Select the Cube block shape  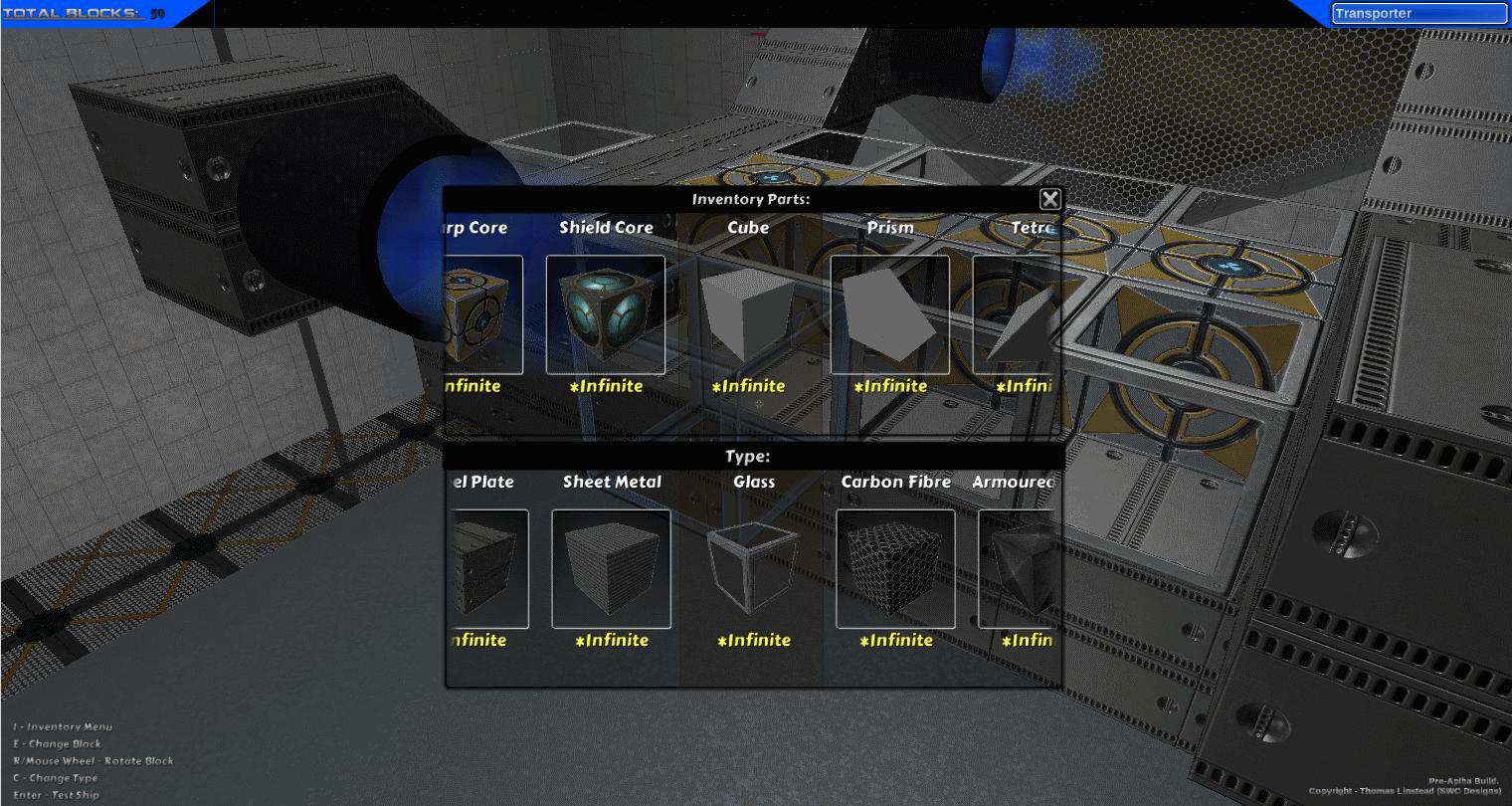pyautogui.click(x=748, y=313)
